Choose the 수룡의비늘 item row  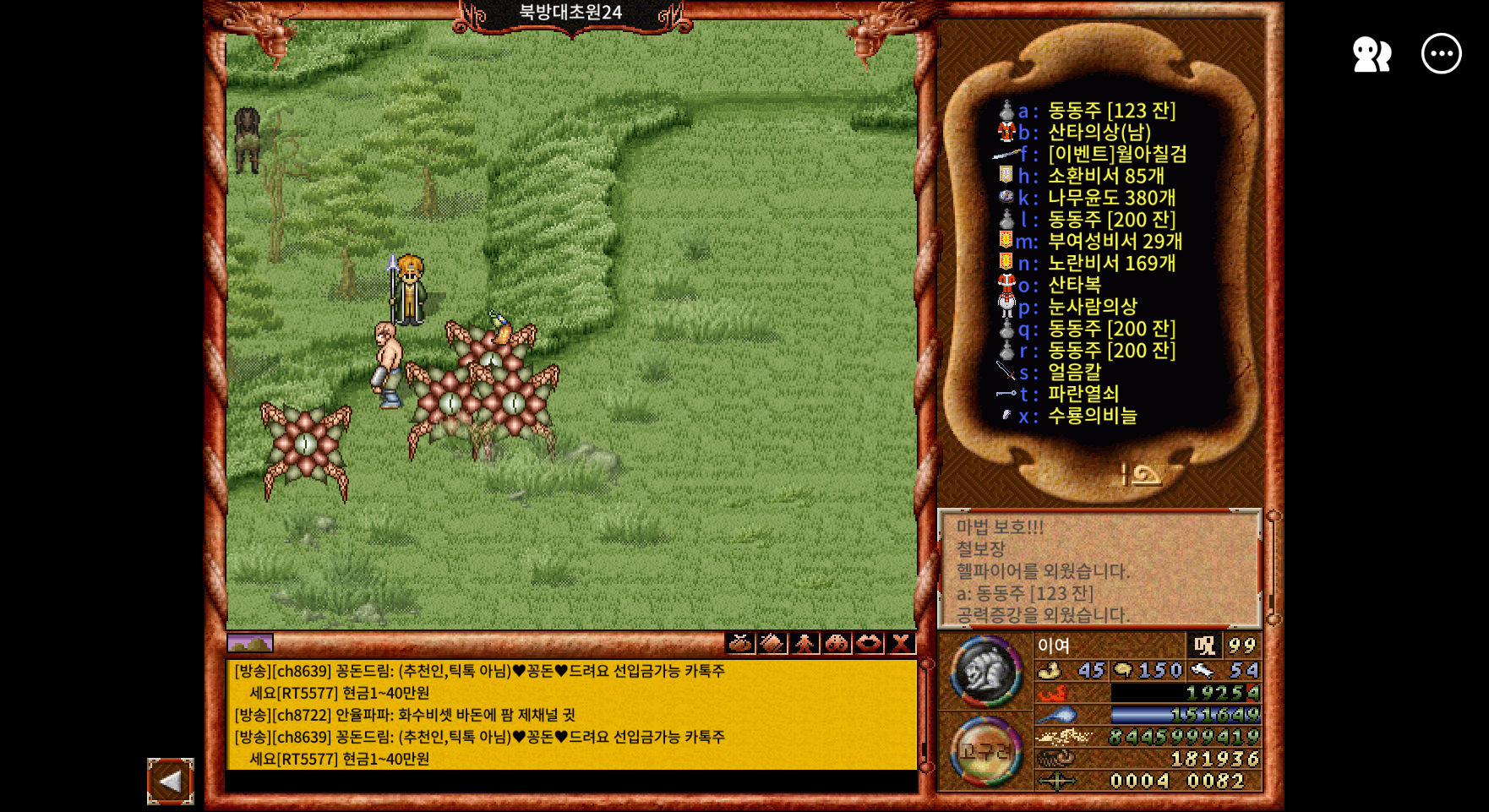tap(1092, 417)
